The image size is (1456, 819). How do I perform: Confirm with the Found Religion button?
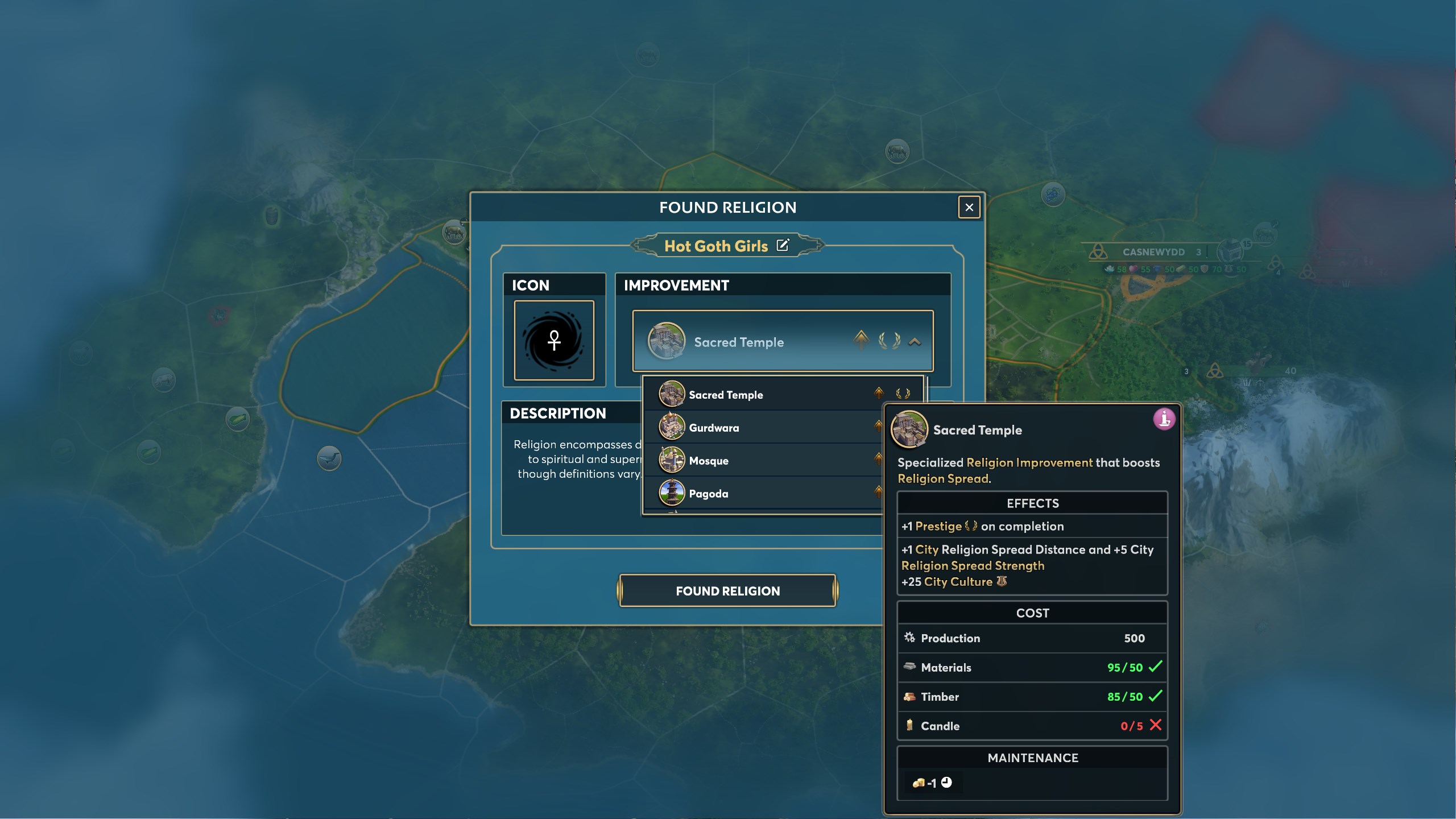click(x=727, y=591)
